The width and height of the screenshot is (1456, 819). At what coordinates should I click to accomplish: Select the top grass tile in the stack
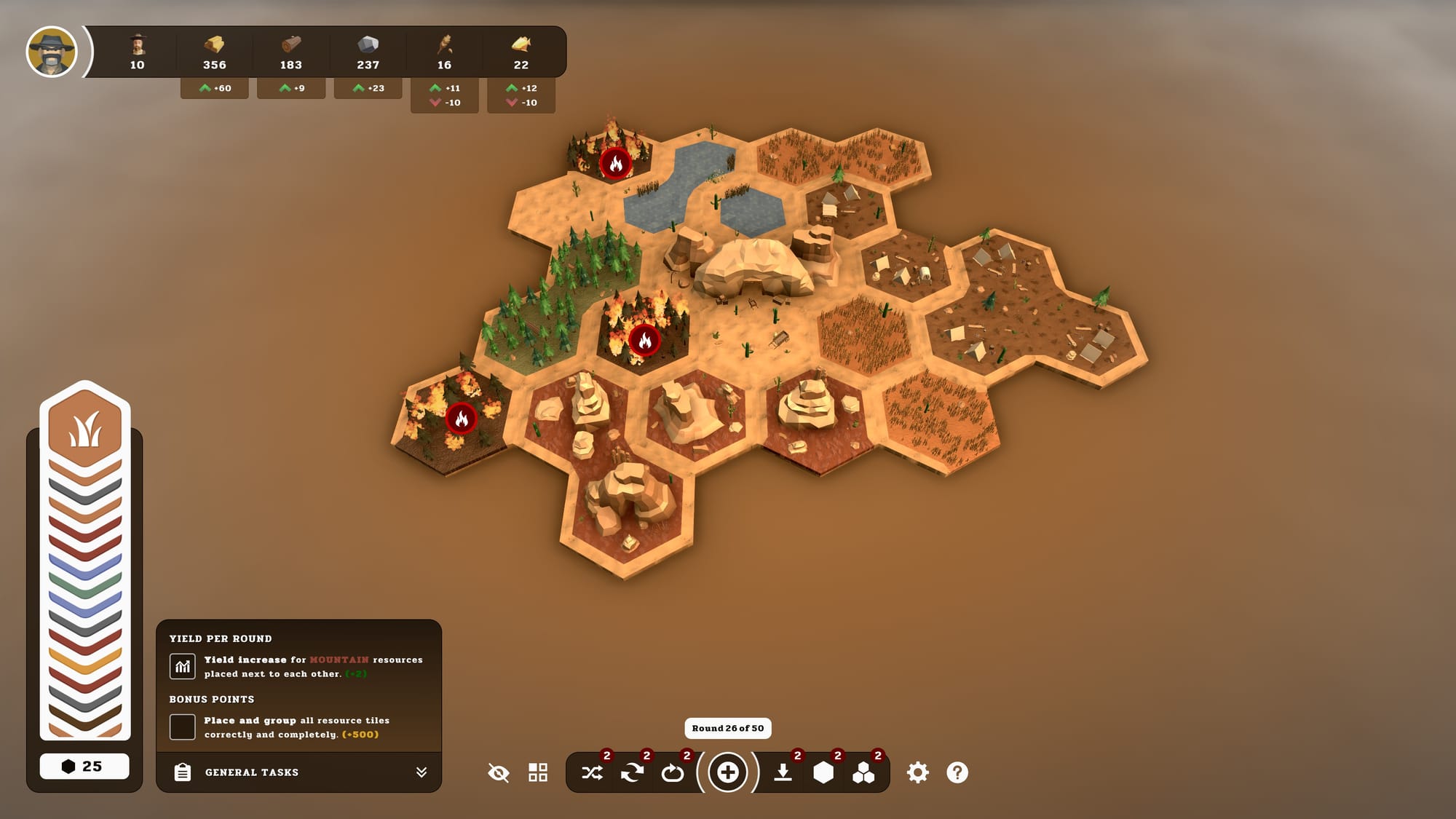(85, 428)
